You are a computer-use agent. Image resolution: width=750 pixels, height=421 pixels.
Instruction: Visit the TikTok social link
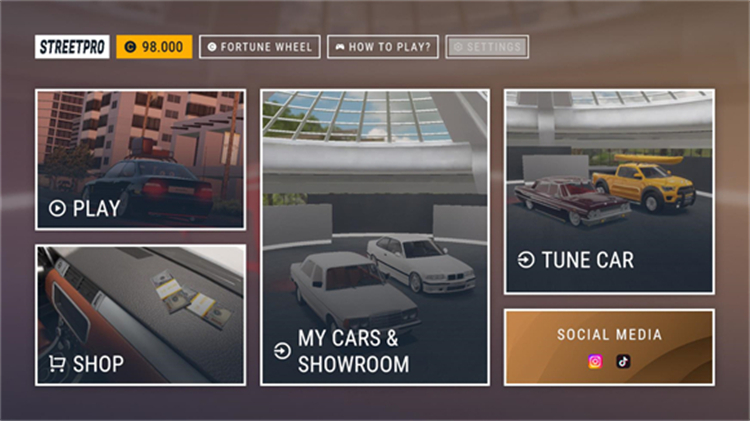[x=623, y=362]
